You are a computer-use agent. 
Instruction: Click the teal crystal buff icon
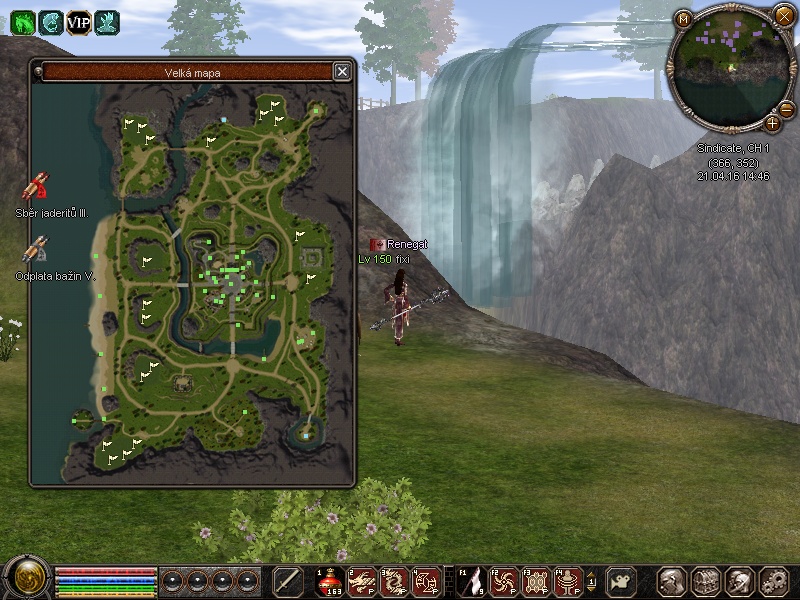click(106, 21)
